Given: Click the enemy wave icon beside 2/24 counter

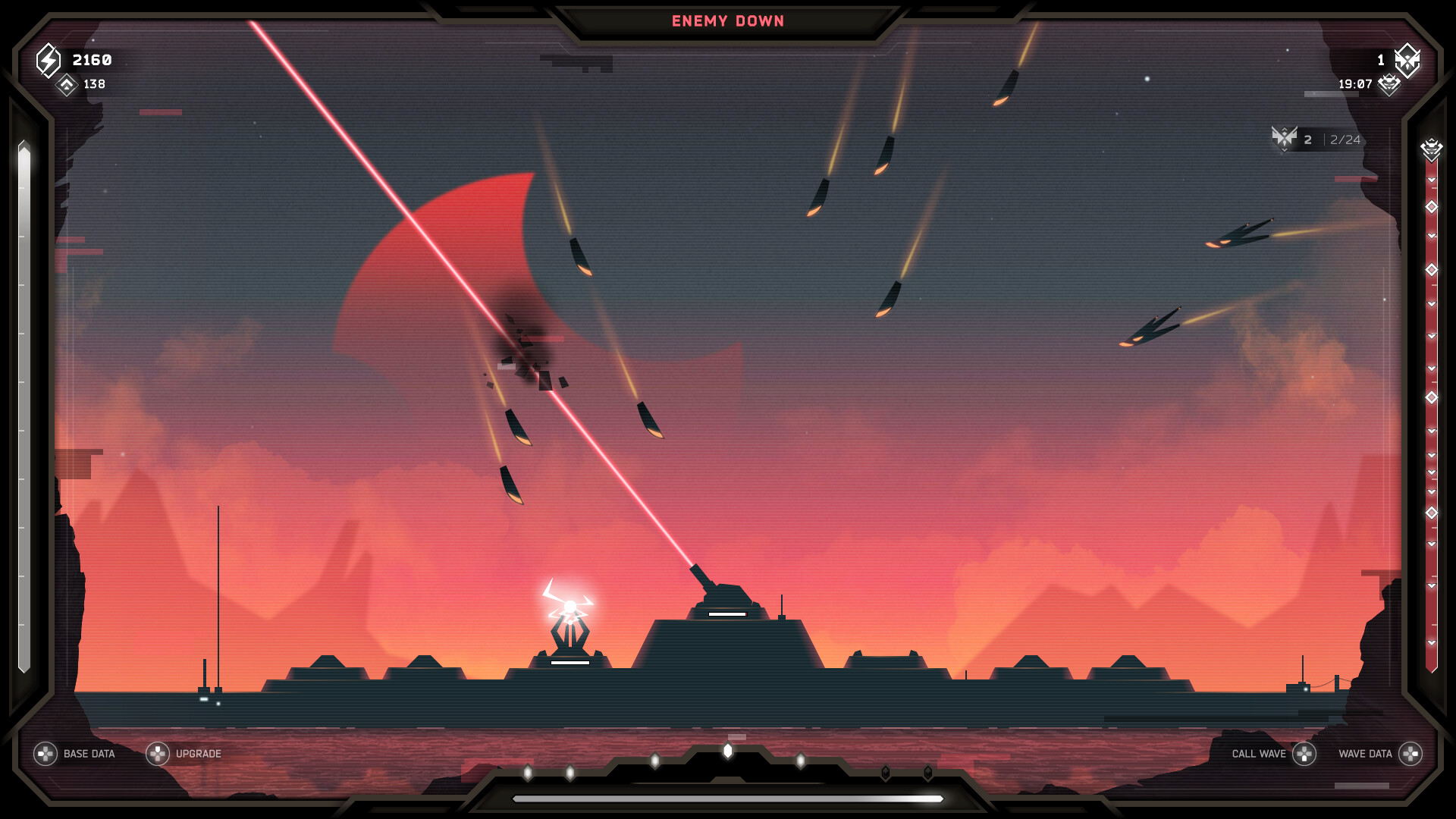Looking at the screenshot, I should 1285,140.
